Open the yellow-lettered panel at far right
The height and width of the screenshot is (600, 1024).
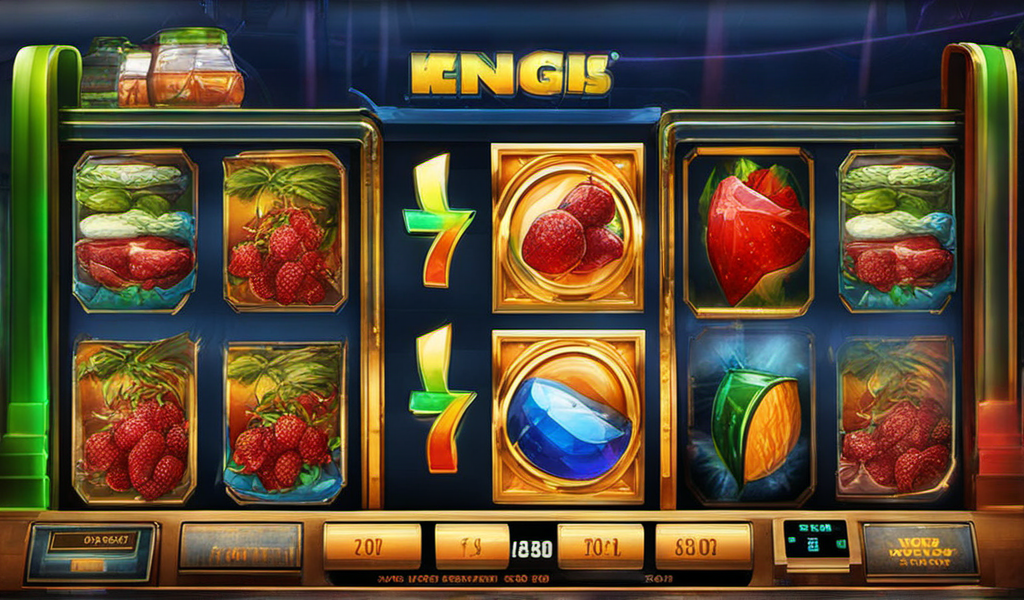point(920,549)
